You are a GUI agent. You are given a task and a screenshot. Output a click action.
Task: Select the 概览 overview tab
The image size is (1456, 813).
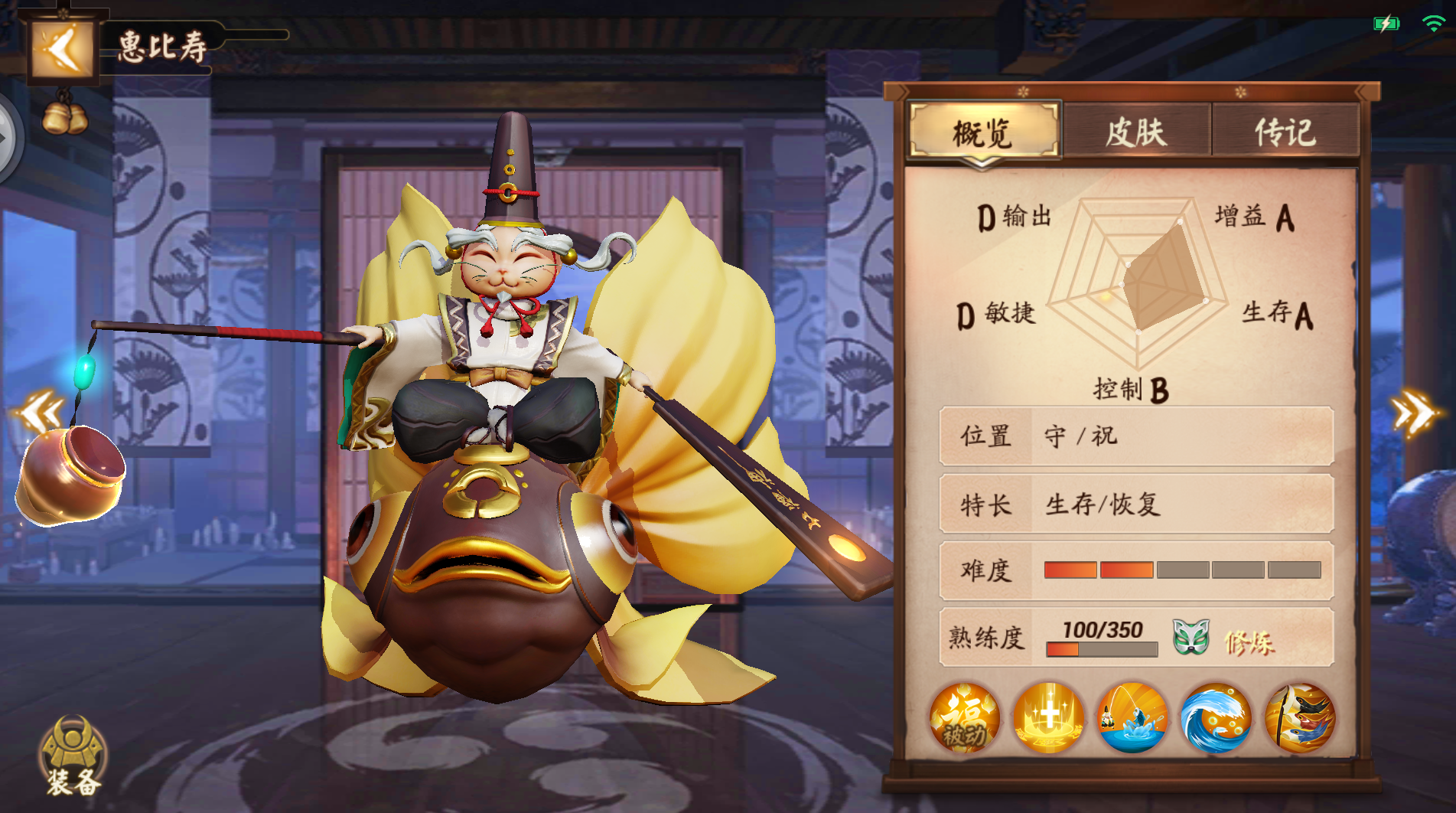point(984,130)
